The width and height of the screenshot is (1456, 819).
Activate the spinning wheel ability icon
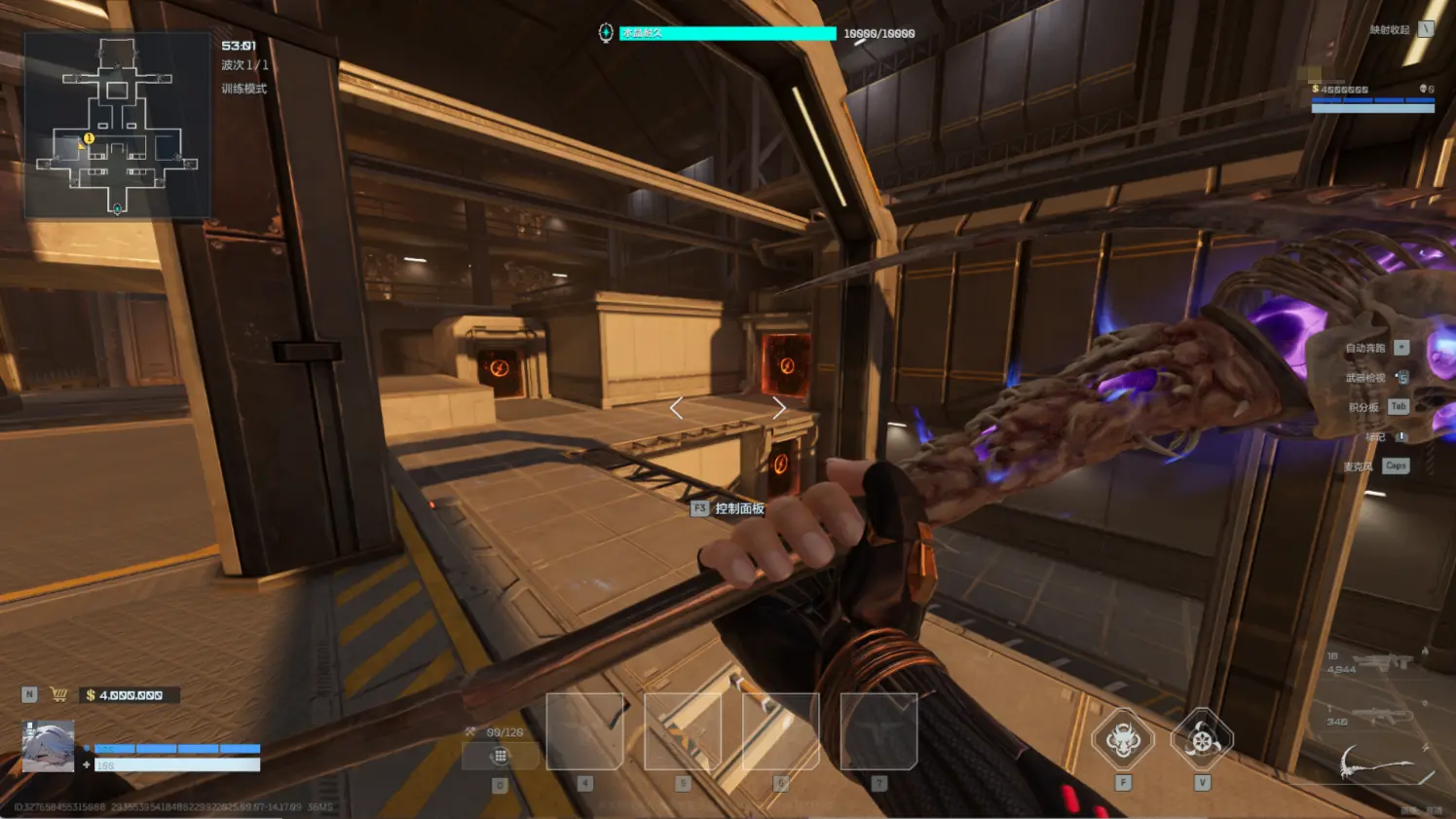point(1202,740)
